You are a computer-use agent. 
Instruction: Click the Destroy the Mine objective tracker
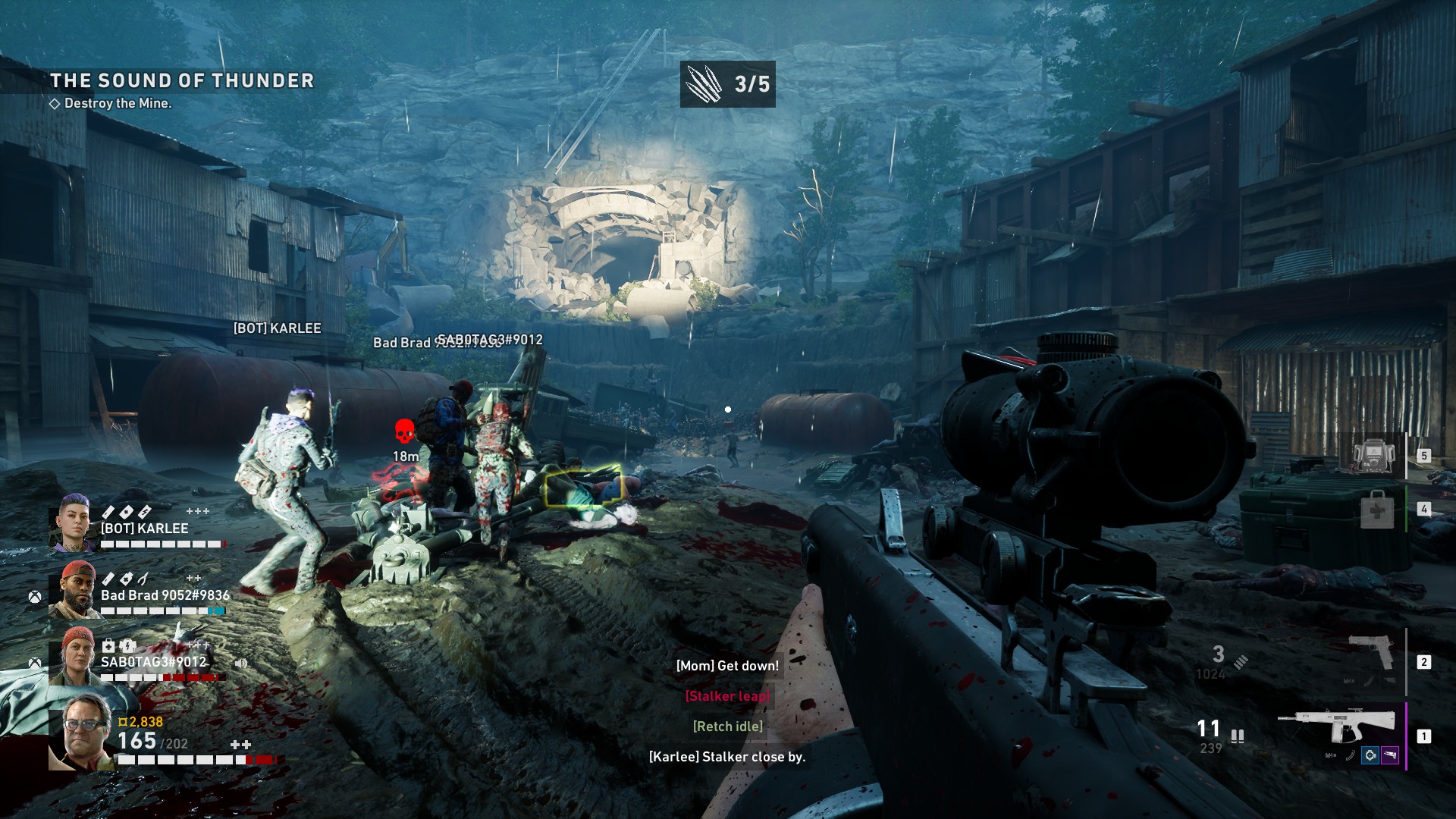[x=118, y=103]
